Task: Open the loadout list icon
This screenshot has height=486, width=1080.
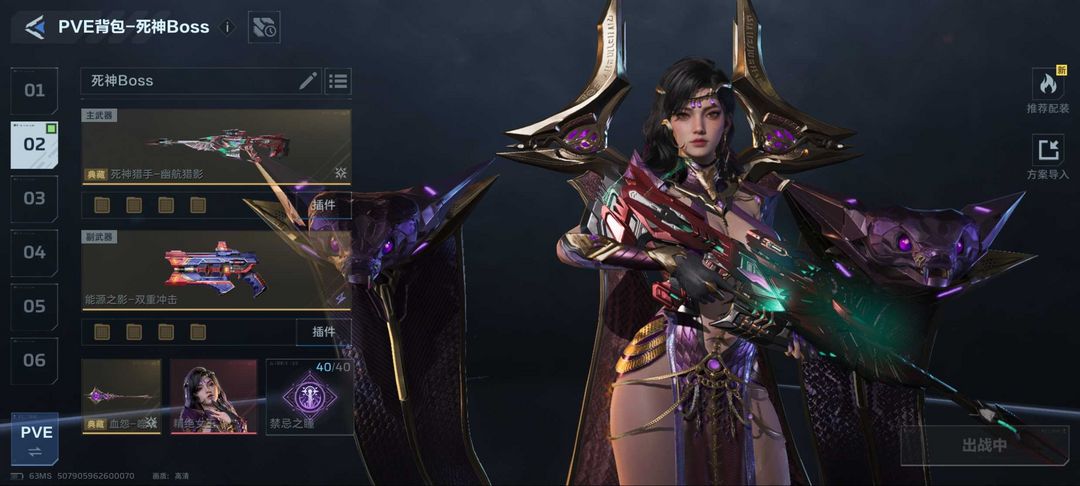Action: (x=338, y=81)
